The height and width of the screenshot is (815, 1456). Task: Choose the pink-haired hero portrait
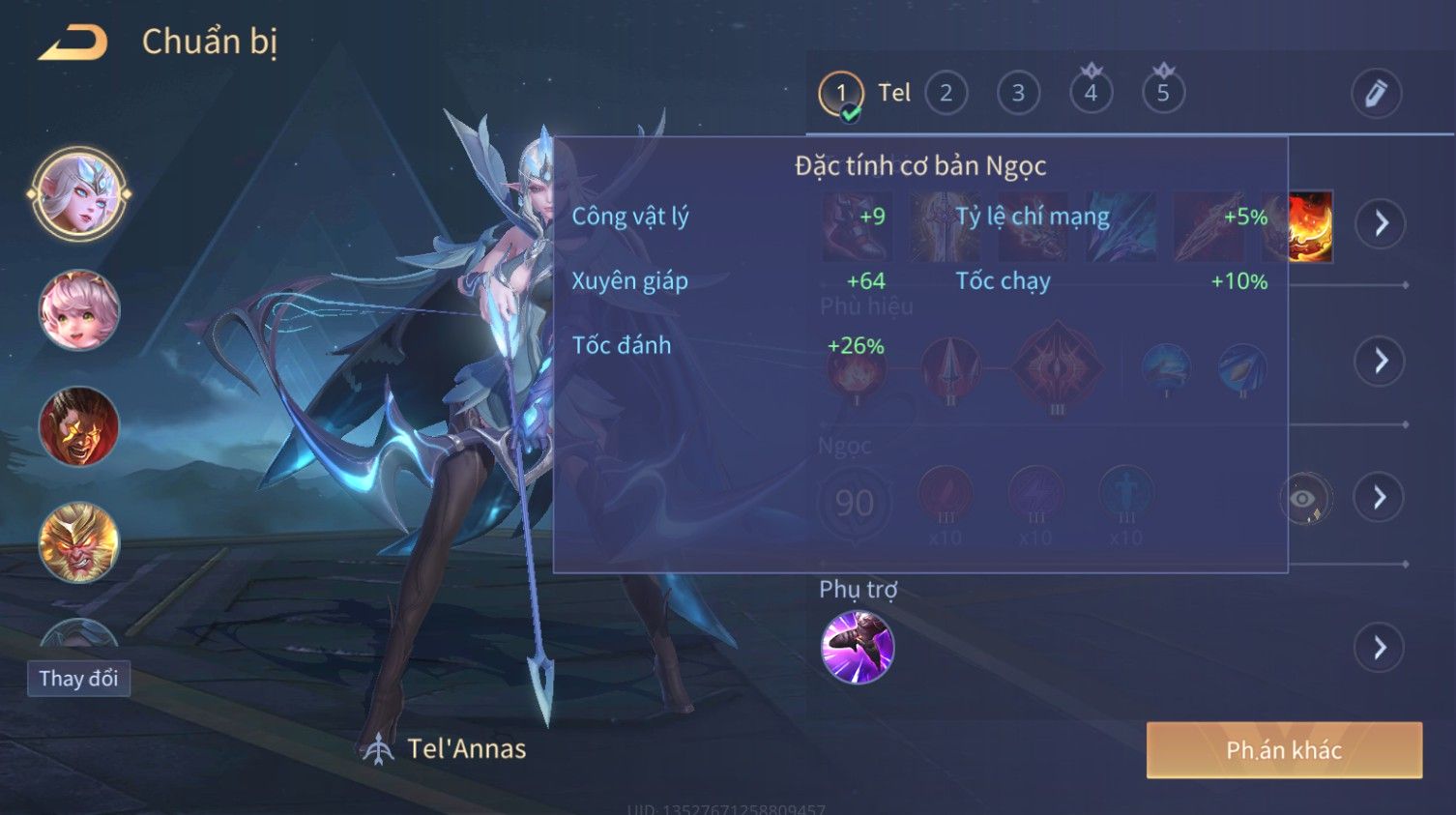(x=79, y=310)
